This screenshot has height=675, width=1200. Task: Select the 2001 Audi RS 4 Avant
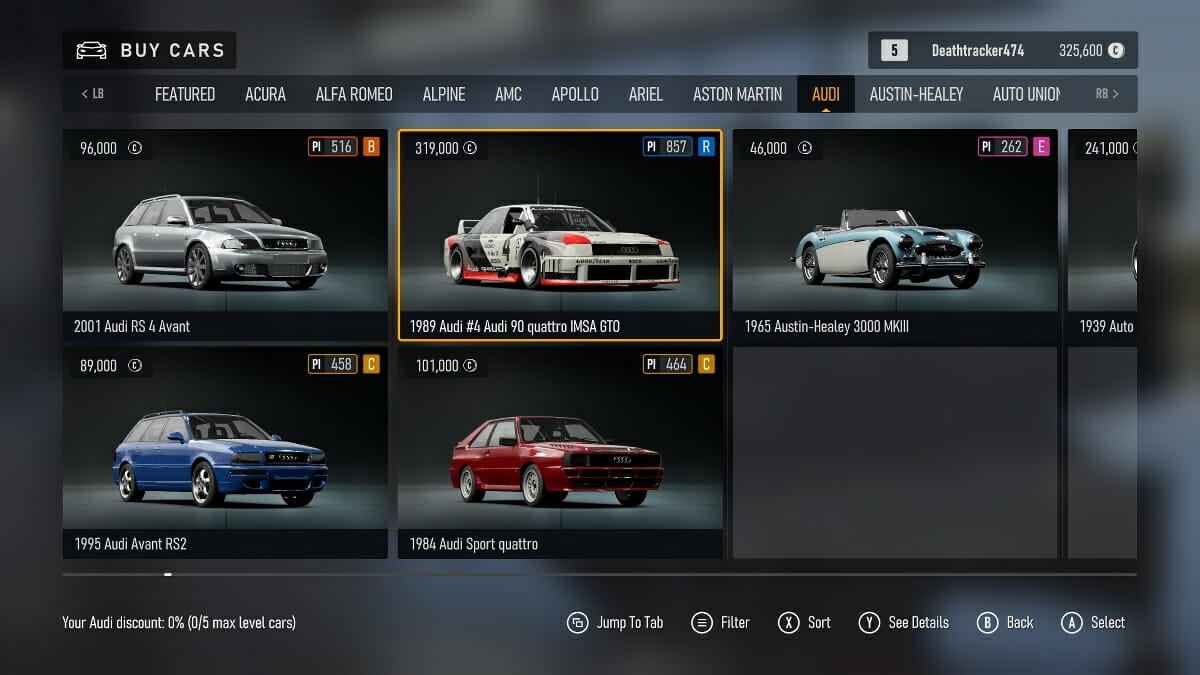click(225, 235)
